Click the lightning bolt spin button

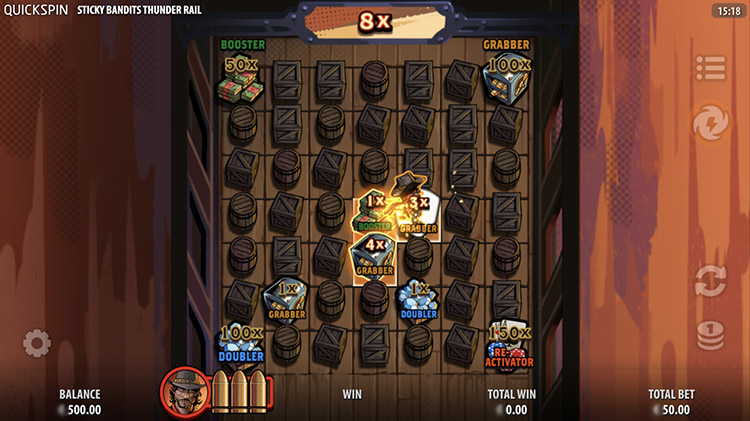[x=710, y=123]
